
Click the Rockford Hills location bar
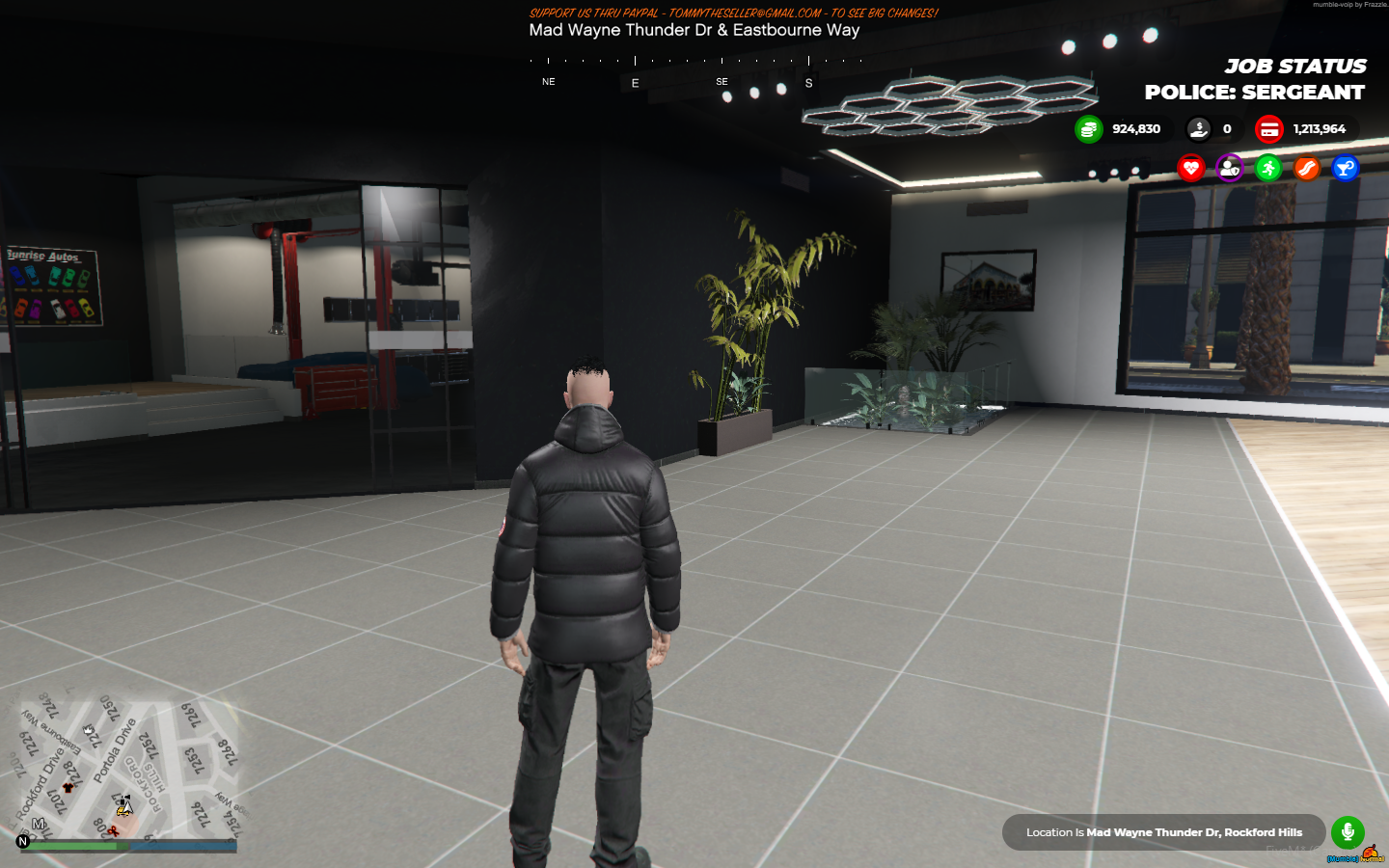click(1161, 831)
